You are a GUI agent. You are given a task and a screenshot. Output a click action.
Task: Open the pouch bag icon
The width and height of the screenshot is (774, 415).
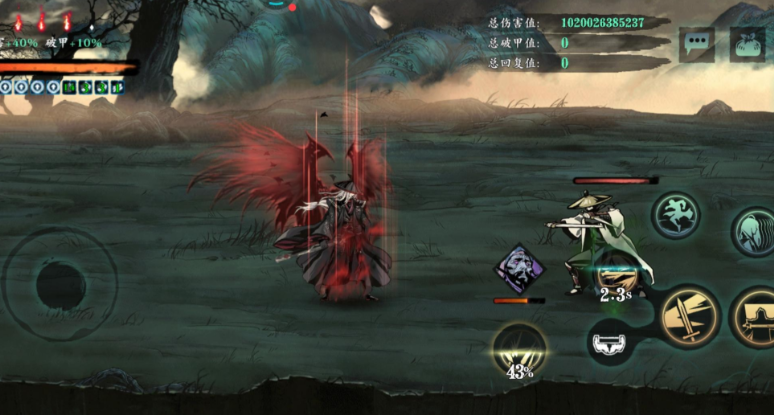coord(747,44)
